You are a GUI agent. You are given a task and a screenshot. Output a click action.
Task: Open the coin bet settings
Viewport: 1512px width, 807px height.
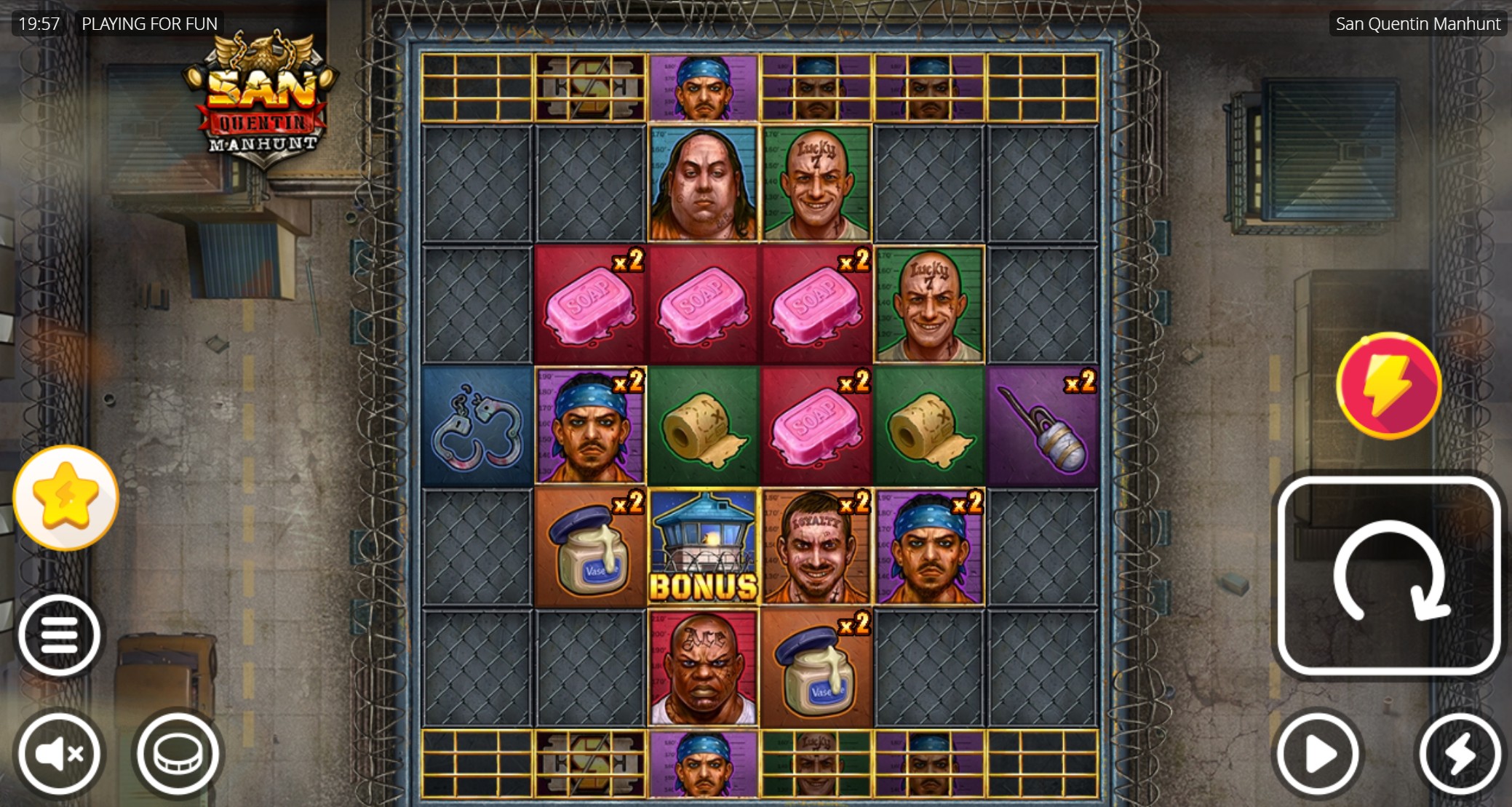[177, 754]
